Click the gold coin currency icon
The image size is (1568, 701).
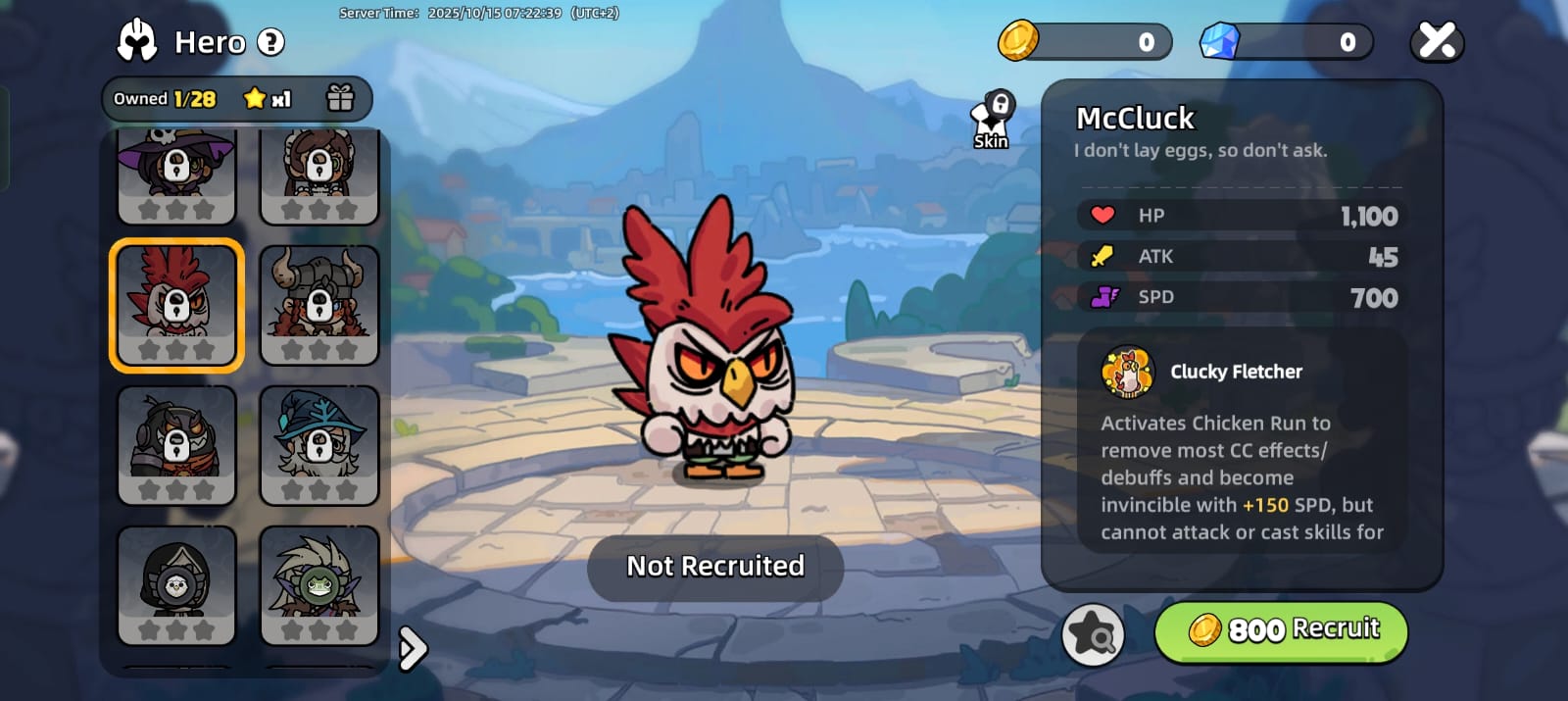(x=1018, y=41)
